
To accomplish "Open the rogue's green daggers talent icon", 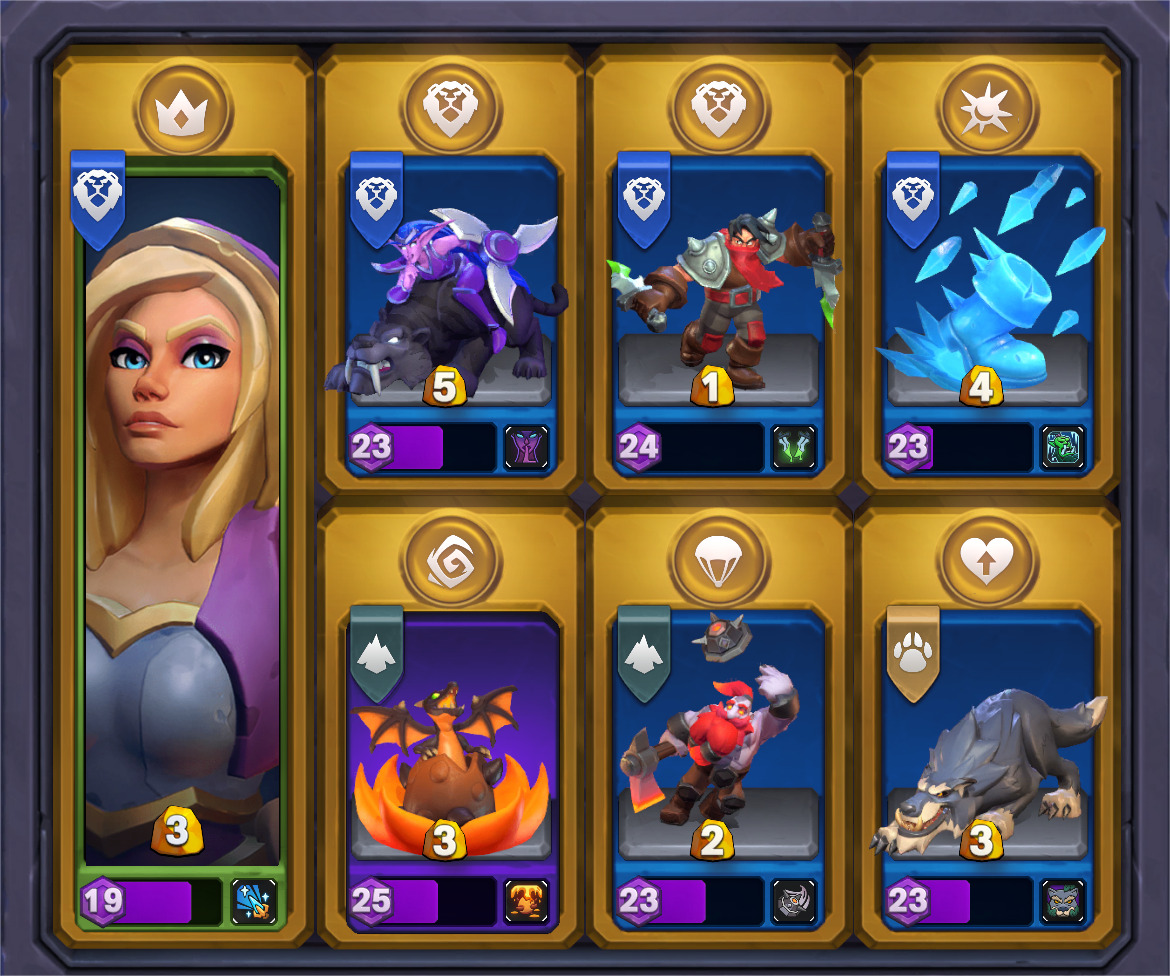I will pyautogui.click(x=794, y=447).
